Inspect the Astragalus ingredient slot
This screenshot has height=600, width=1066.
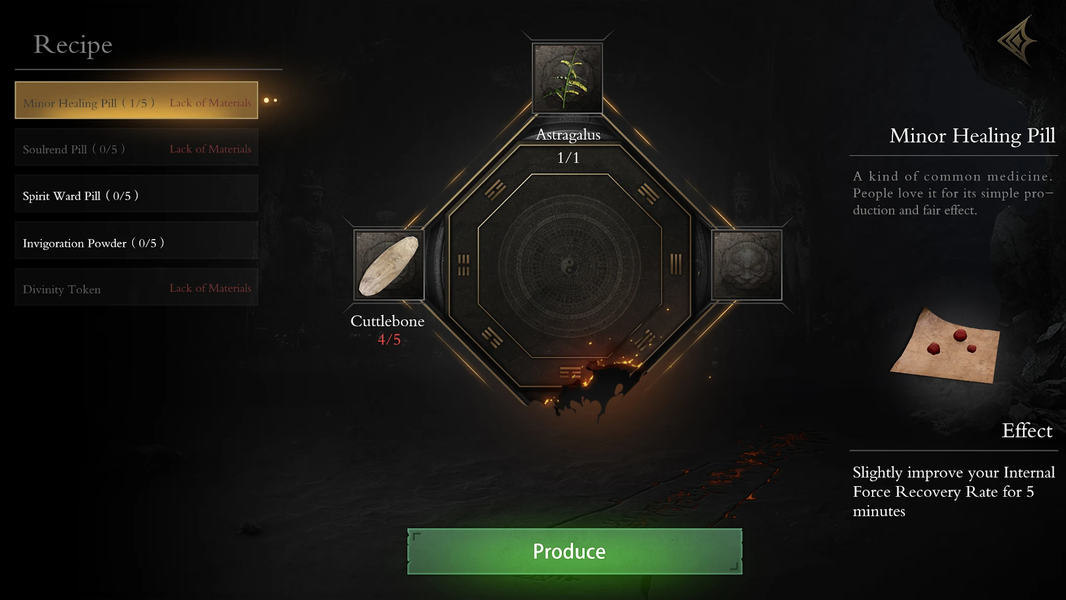pos(567,78)
